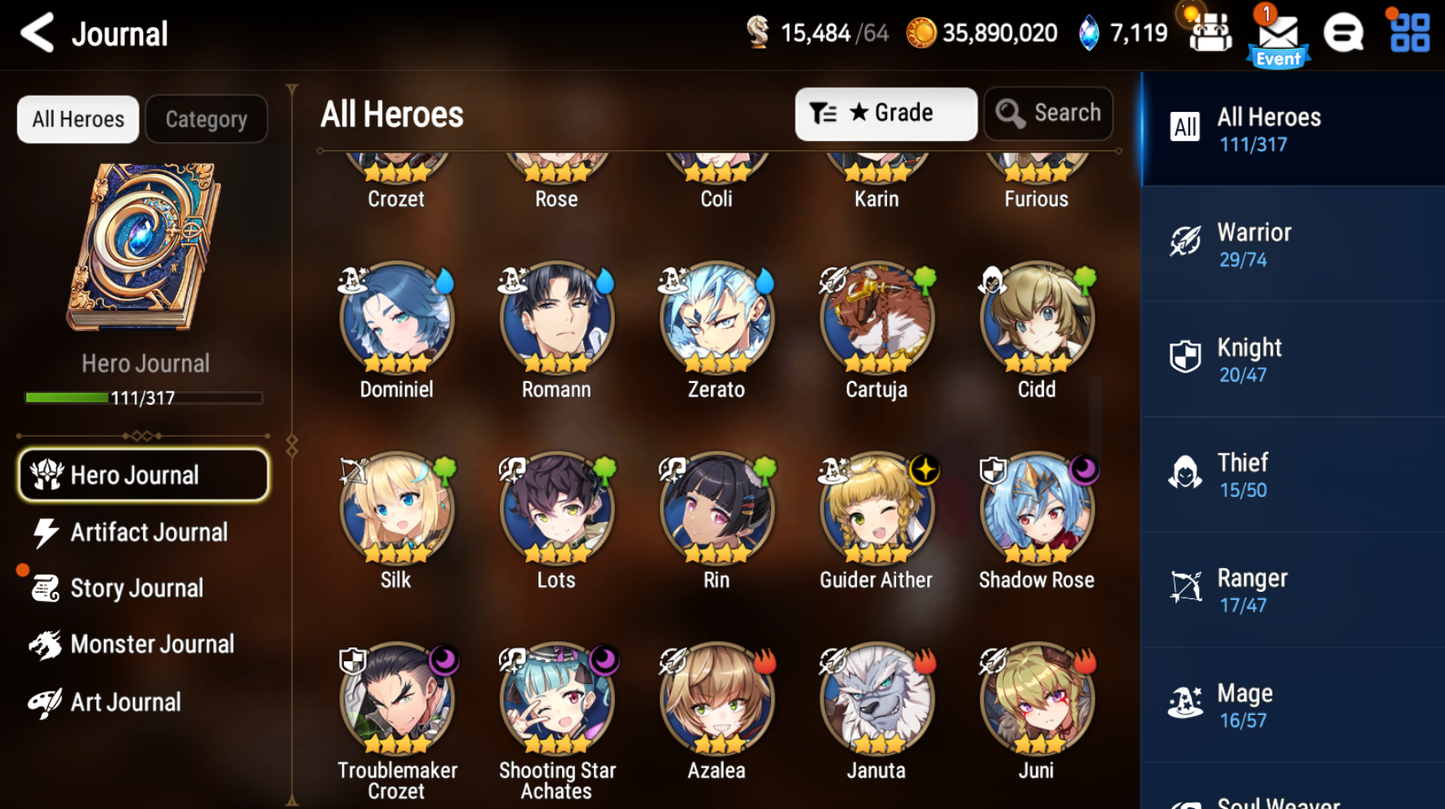Open the main menu grid icon
Image resolution: width=1445 pixels, height=809 pixels.
[x=1410, y=31]
